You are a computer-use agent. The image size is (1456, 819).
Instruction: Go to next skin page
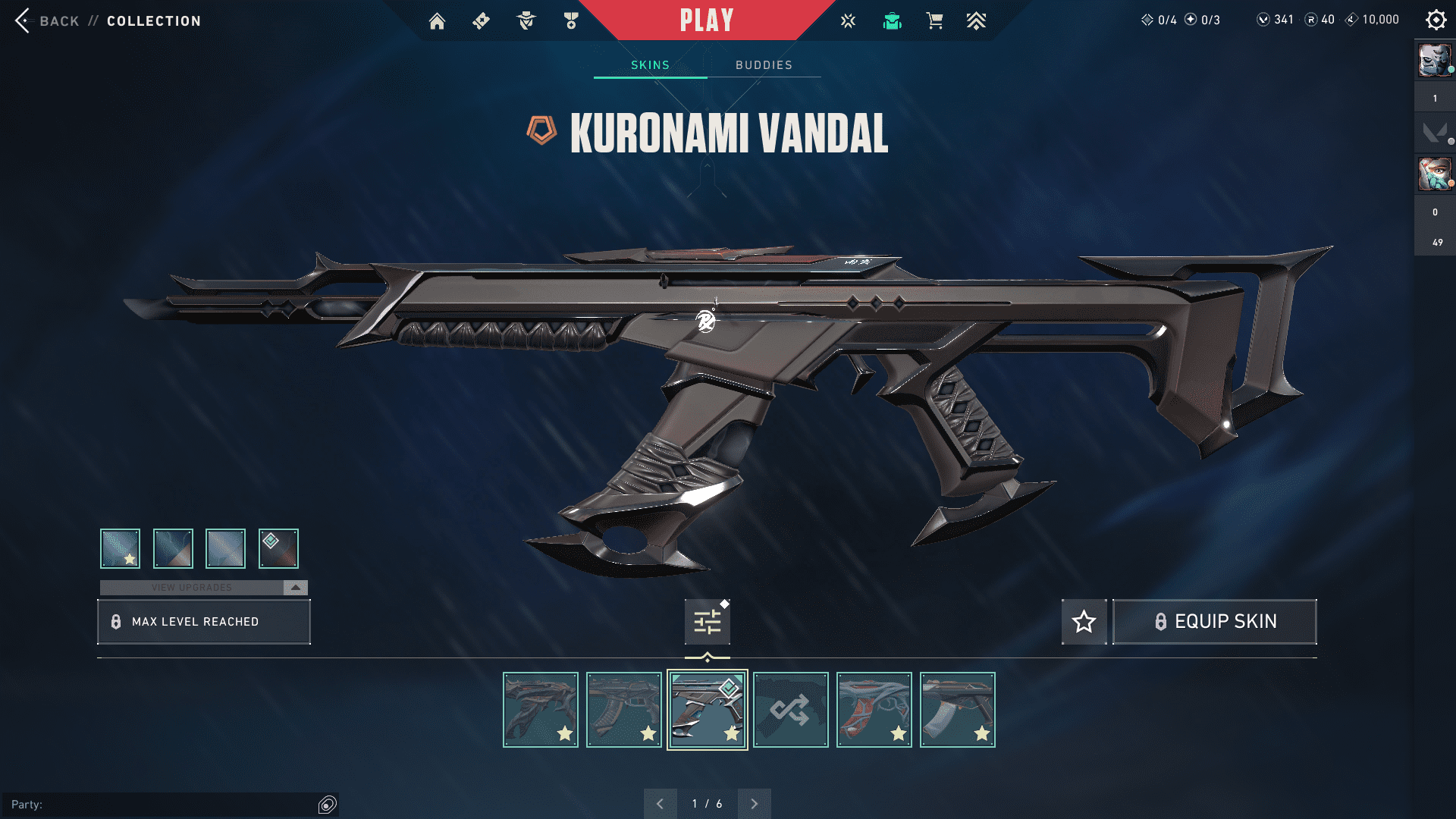[x=754, y=804]
